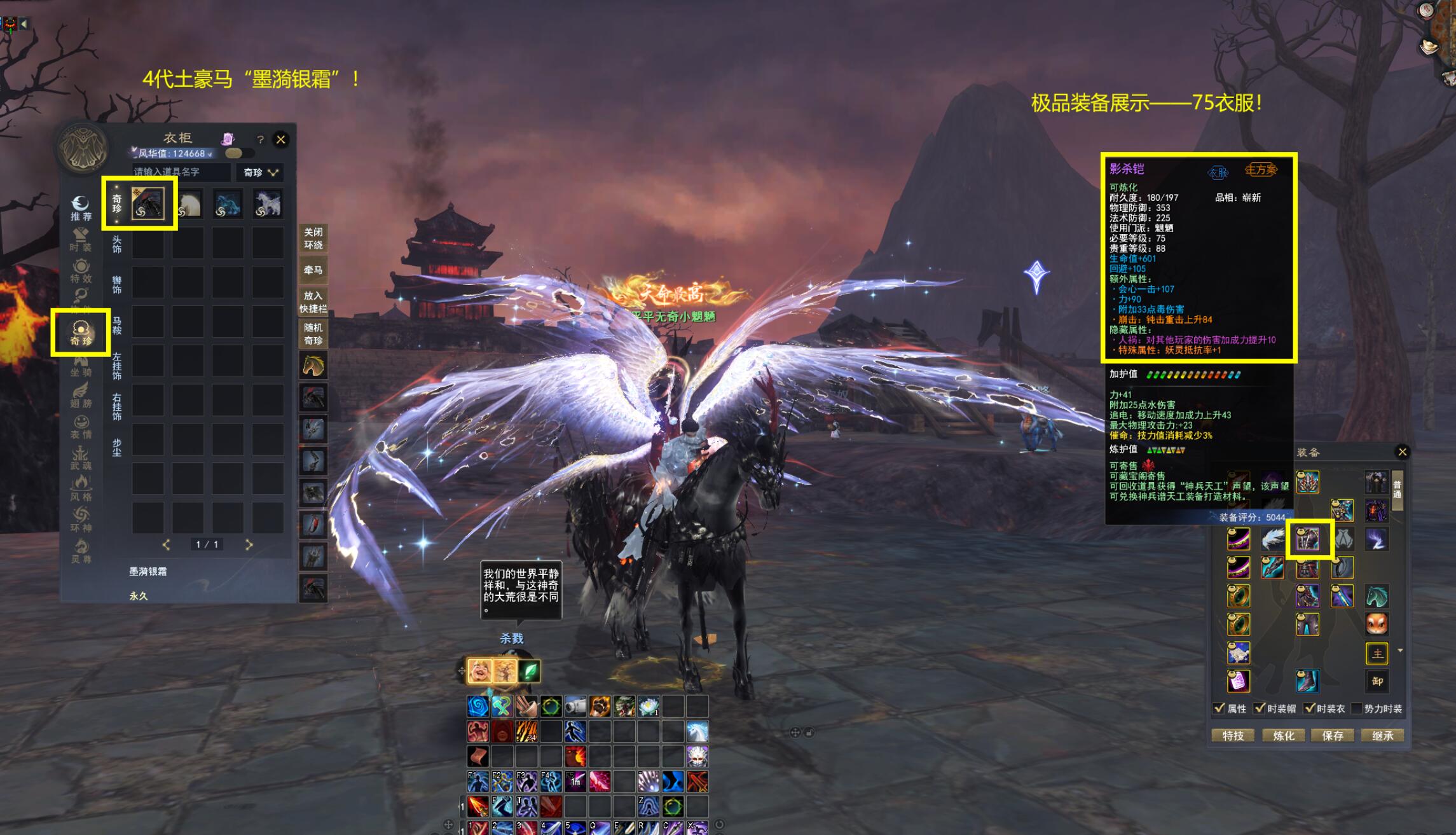The width and height of the screenshot is (1456, 835).
Task: Toggle the 势力时装 checkbox
Action: (1356, 708)
